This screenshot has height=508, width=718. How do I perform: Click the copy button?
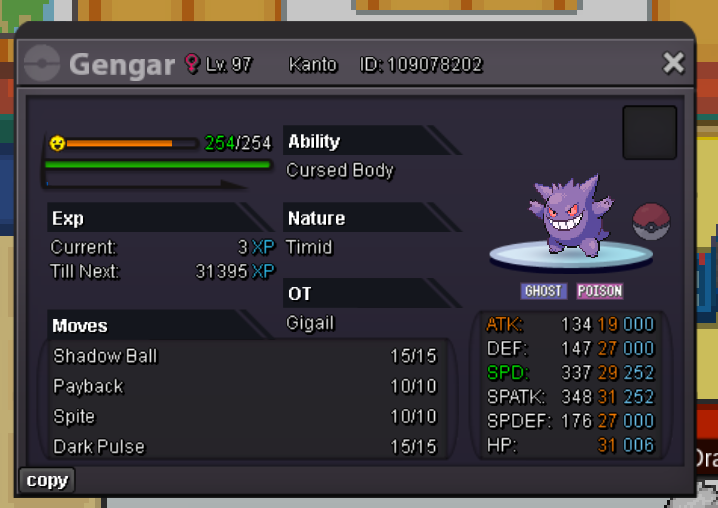pyautogui.click(x=47, y=481)
